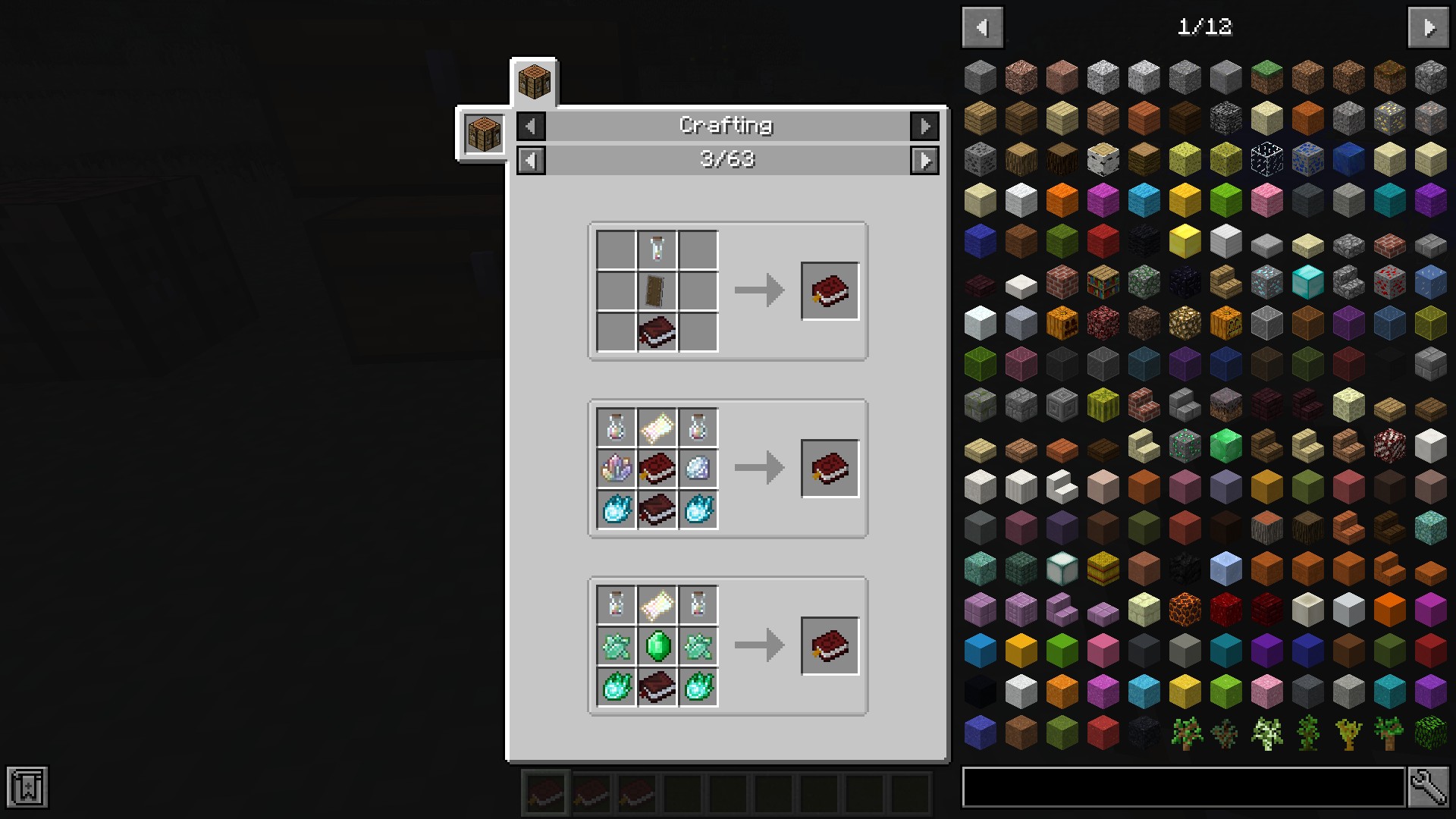
Task: Pick the emerald block from the item list
Action: point(1225,446)
